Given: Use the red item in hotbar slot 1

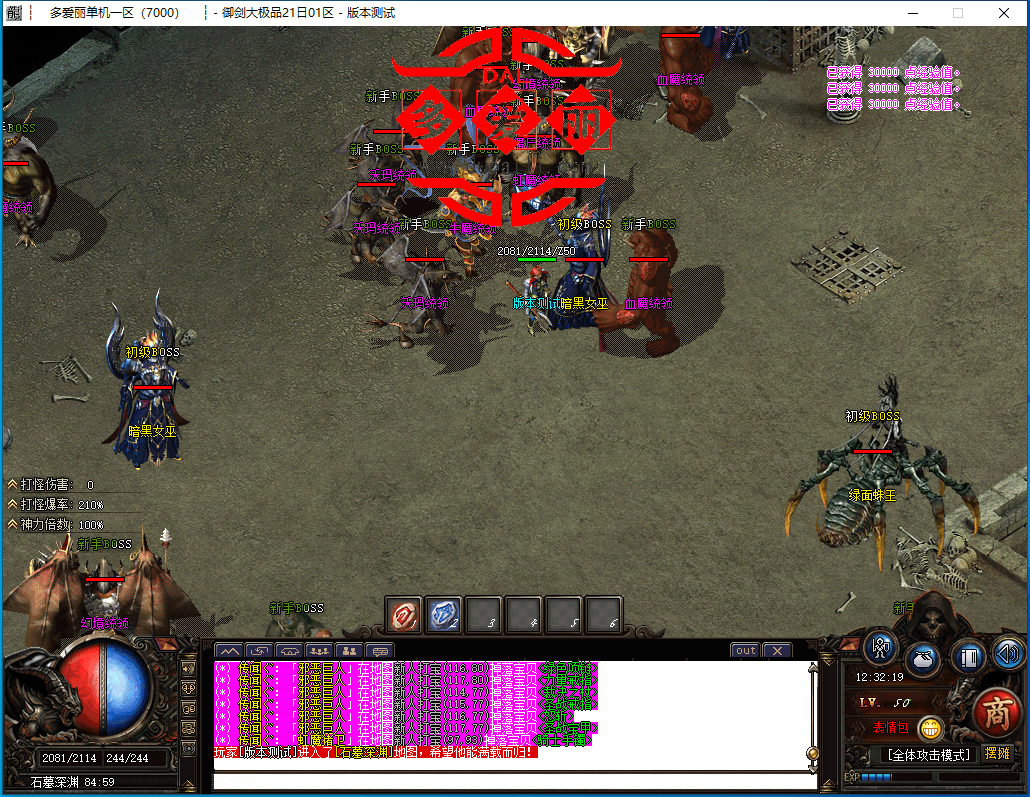Looking at the screenshot, I should point(404,615).
